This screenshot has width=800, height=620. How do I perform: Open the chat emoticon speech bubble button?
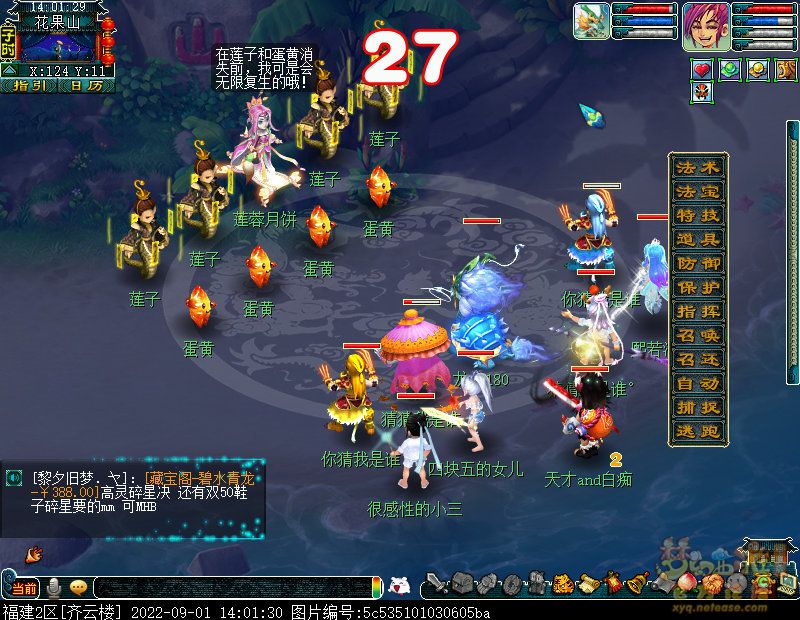click(x=77, y=588)
